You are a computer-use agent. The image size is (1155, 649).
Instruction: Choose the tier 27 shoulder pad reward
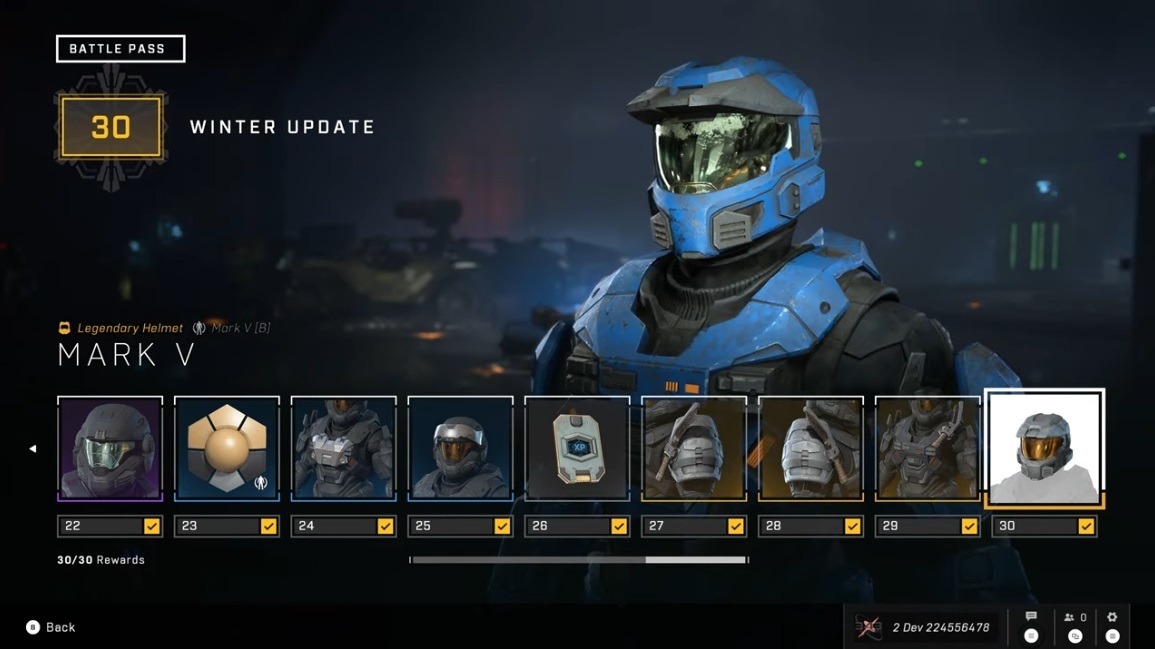[x=694, y=447]
